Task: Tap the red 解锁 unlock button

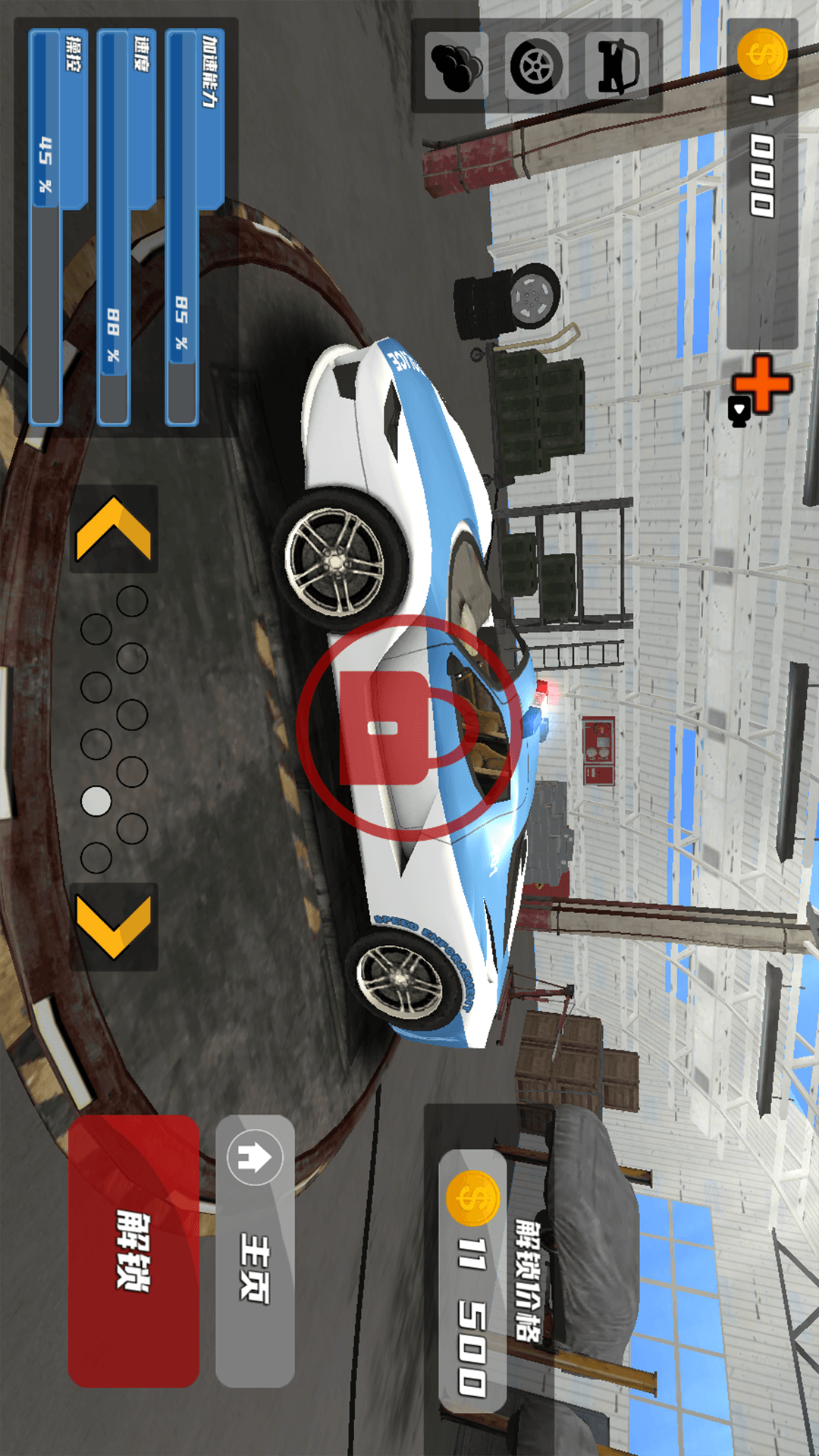Action: (133, 1251)
